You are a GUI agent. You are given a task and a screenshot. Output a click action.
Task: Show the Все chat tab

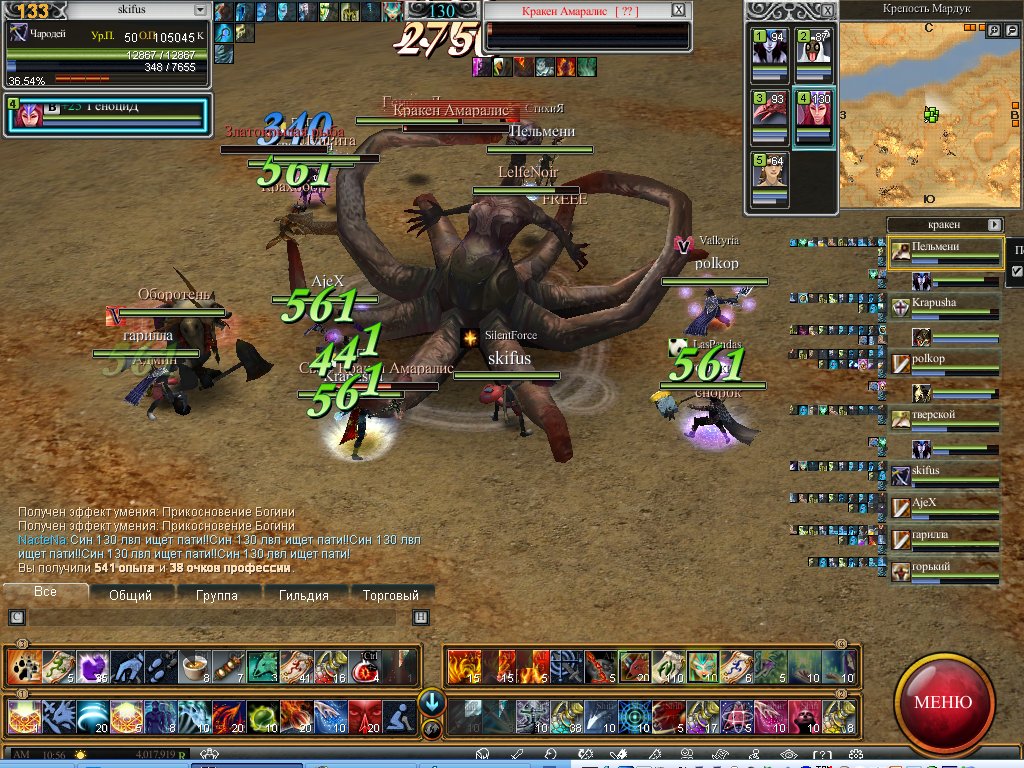click(x=45, y=592)
